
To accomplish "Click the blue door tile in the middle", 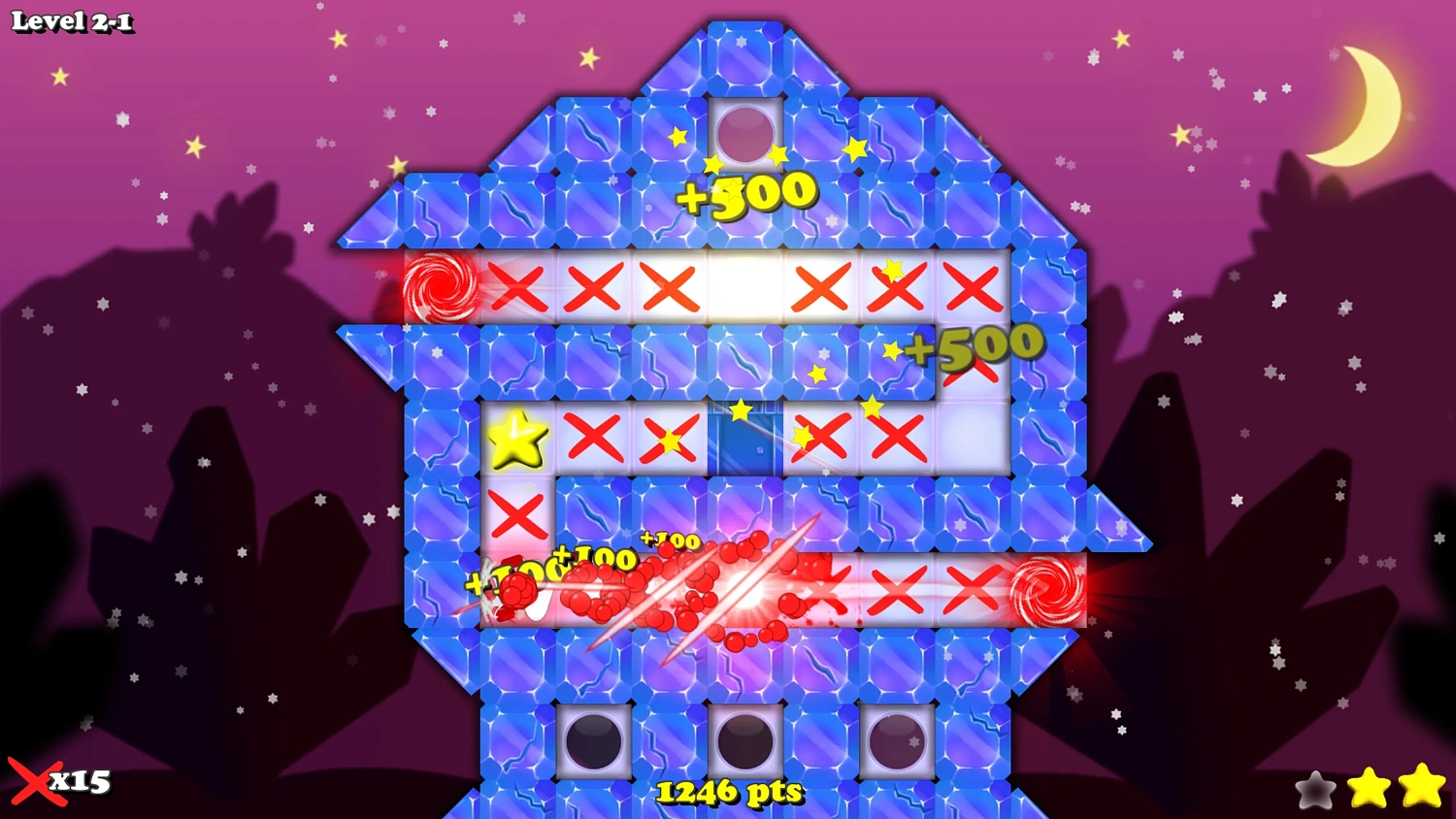I will coord(745,437).
